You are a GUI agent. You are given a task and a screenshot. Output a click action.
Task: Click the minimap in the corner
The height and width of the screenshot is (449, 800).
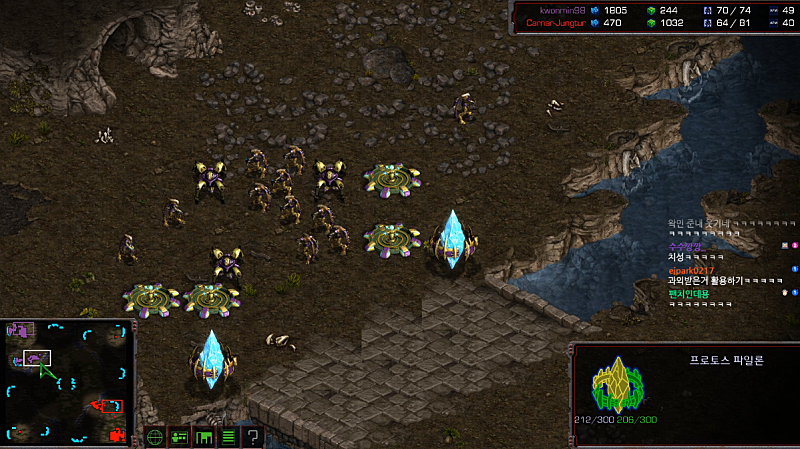point(67,382)
